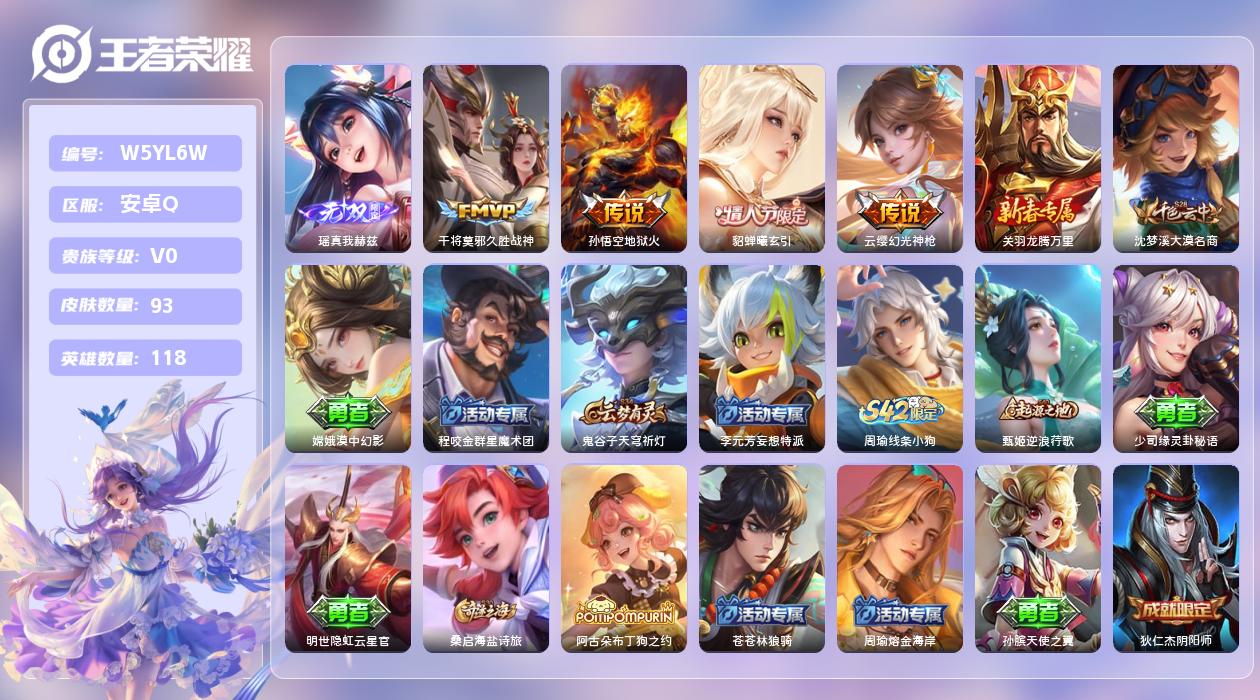The image size is (1260, 700).
Task: Choose the 孙悟空地狱火 skin card
Action: (x=623, y=158)
